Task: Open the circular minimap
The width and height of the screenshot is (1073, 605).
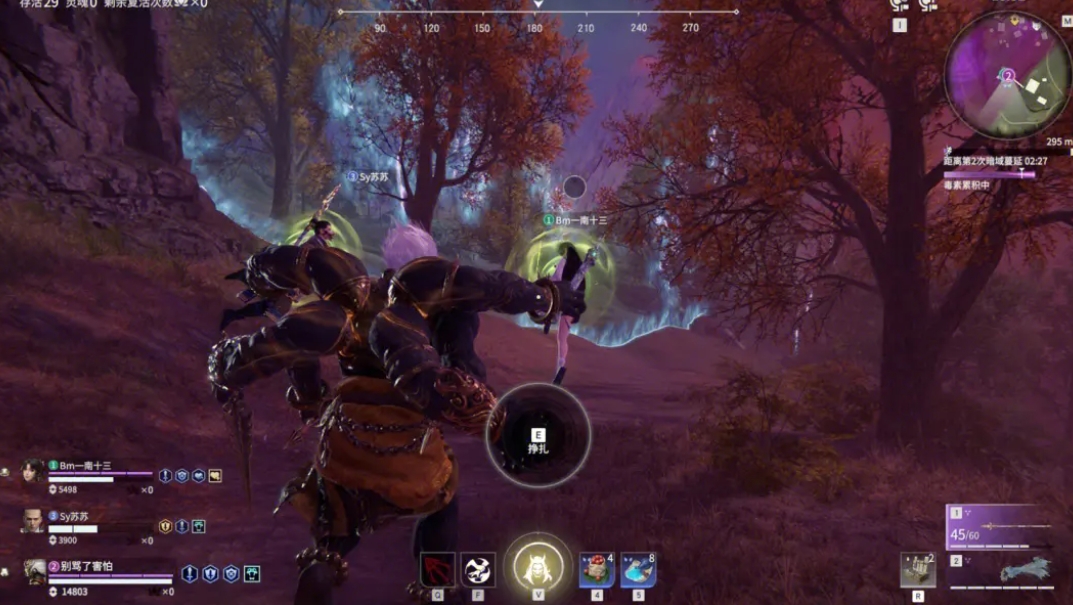Action: [x=1007, y=74]
